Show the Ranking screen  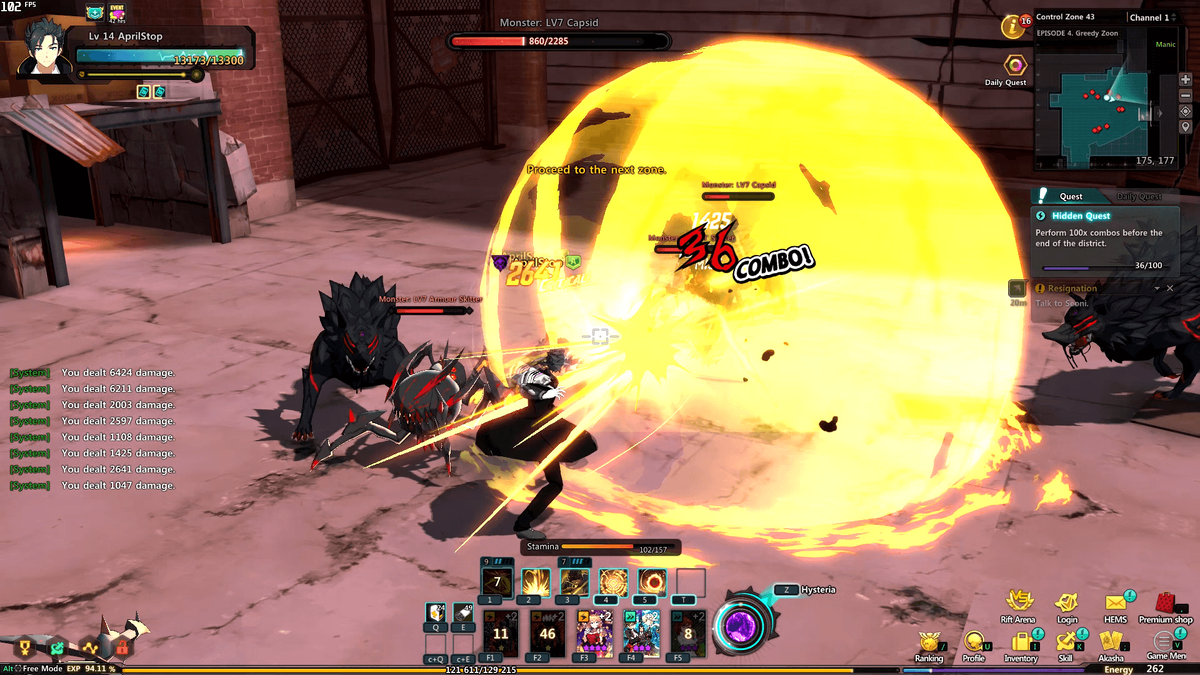929,642
